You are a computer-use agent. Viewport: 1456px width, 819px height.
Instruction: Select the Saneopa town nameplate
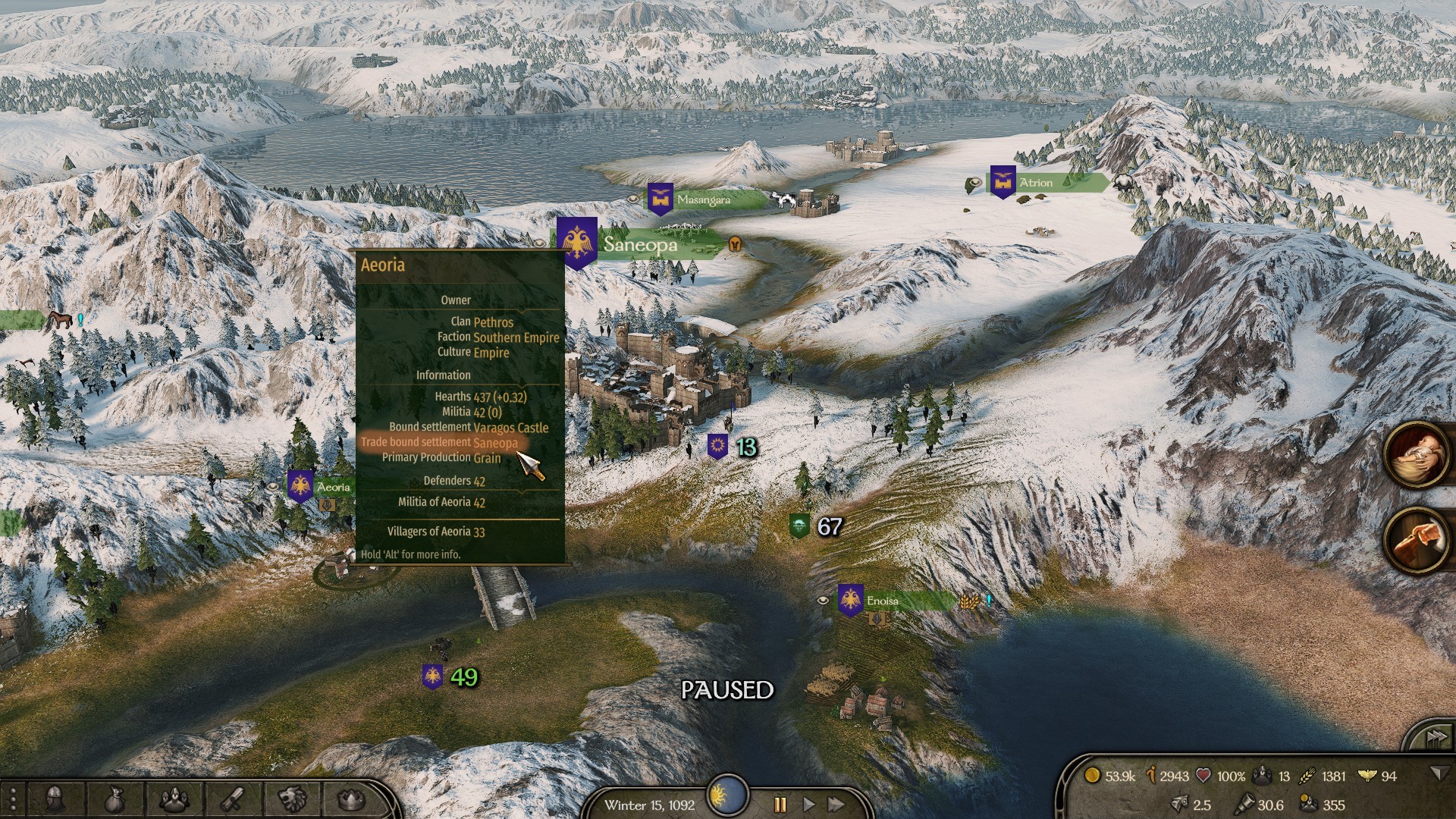coord(641,245)
